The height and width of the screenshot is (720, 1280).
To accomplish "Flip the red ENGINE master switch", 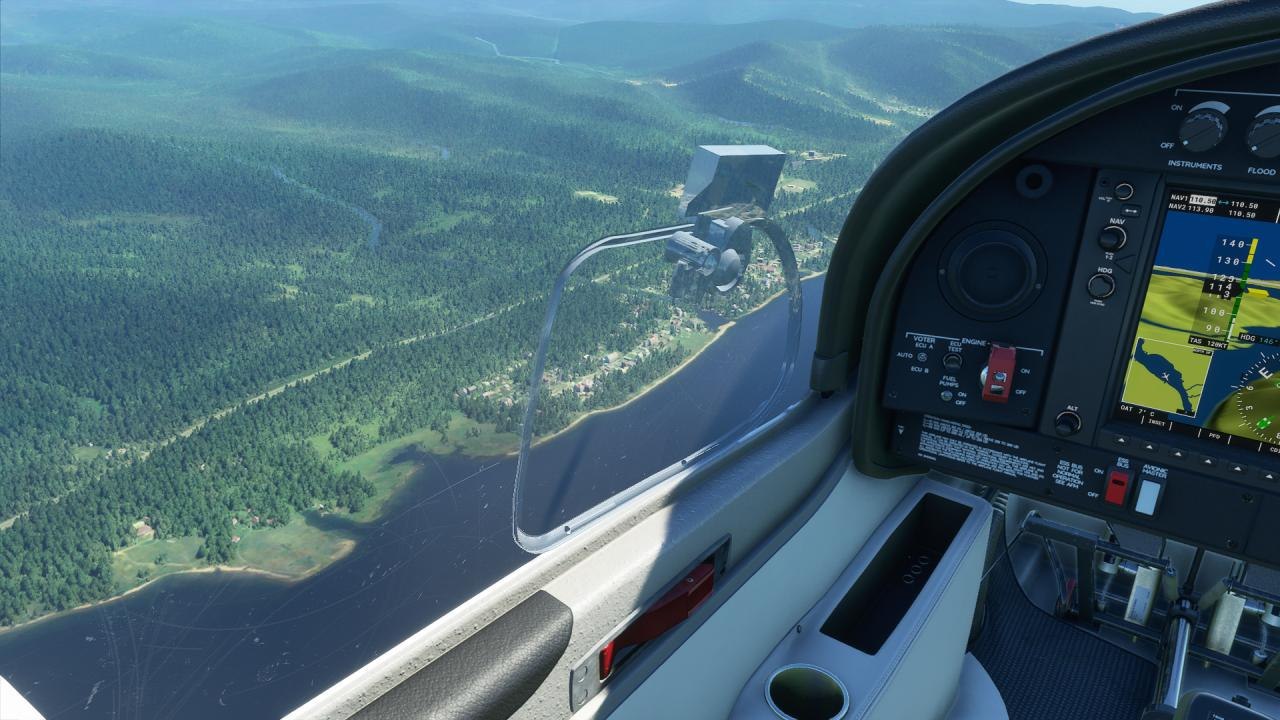I will coord(997,374).
